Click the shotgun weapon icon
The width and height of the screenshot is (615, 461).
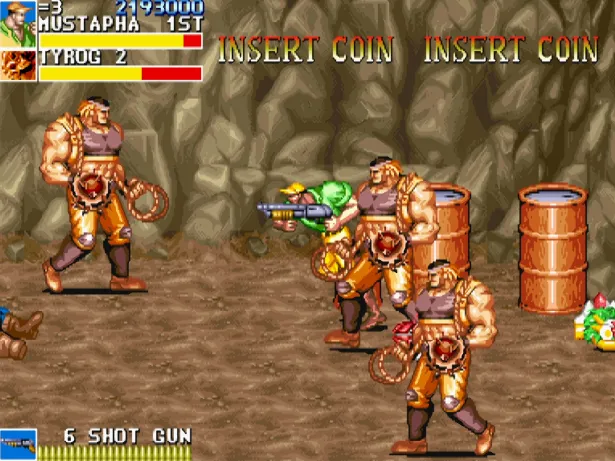[x=18, y=443]
